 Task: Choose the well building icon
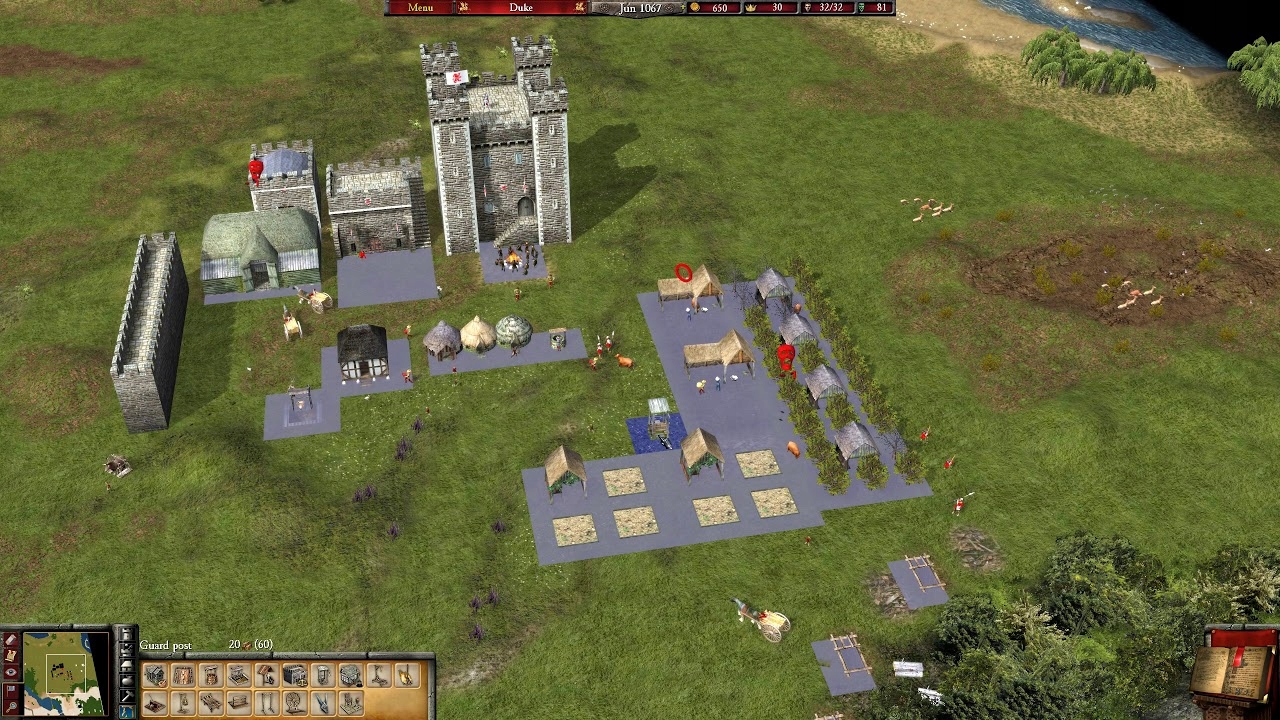pos(211,677)
